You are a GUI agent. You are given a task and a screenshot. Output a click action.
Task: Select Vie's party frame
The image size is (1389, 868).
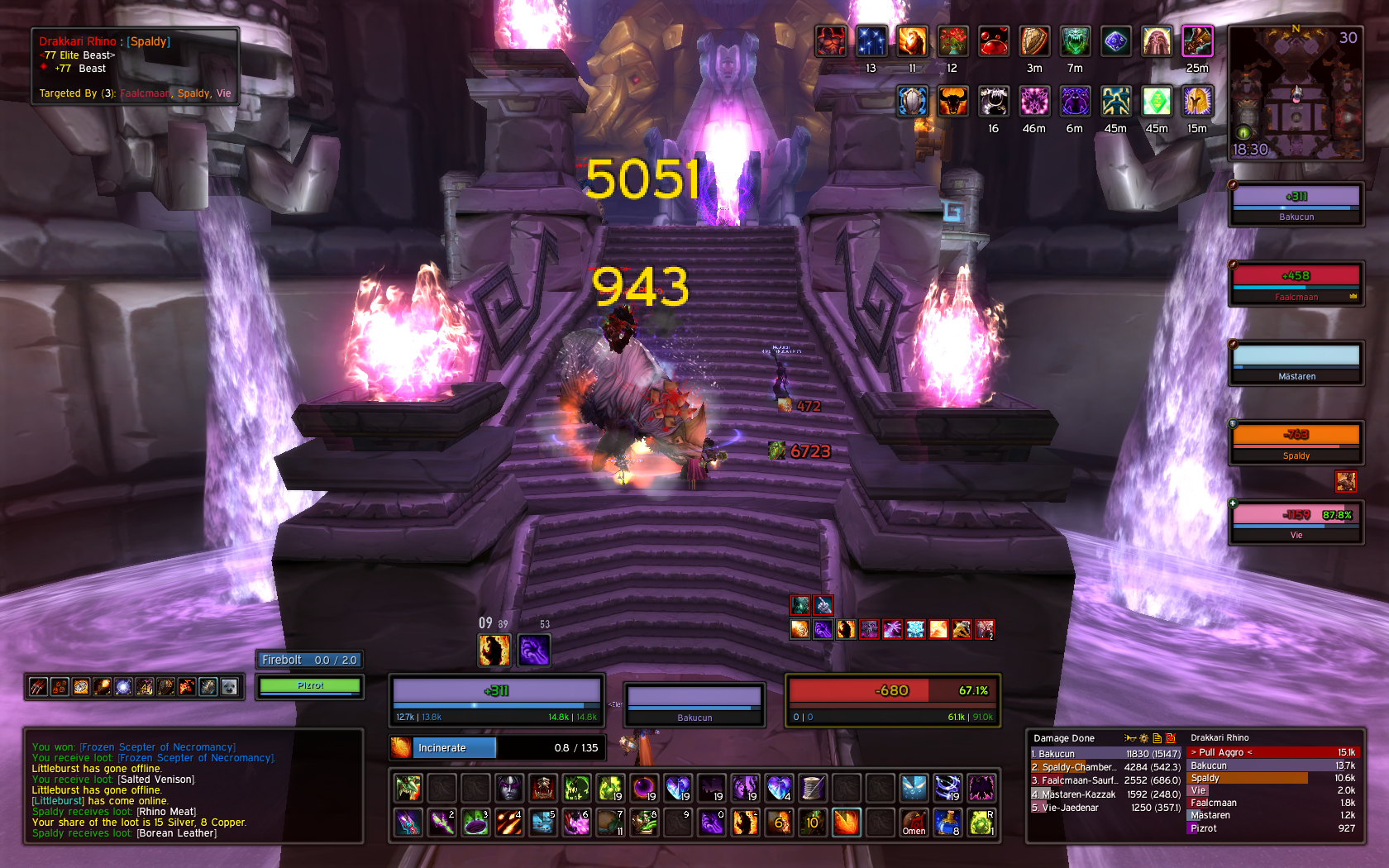coord(1296,522)
